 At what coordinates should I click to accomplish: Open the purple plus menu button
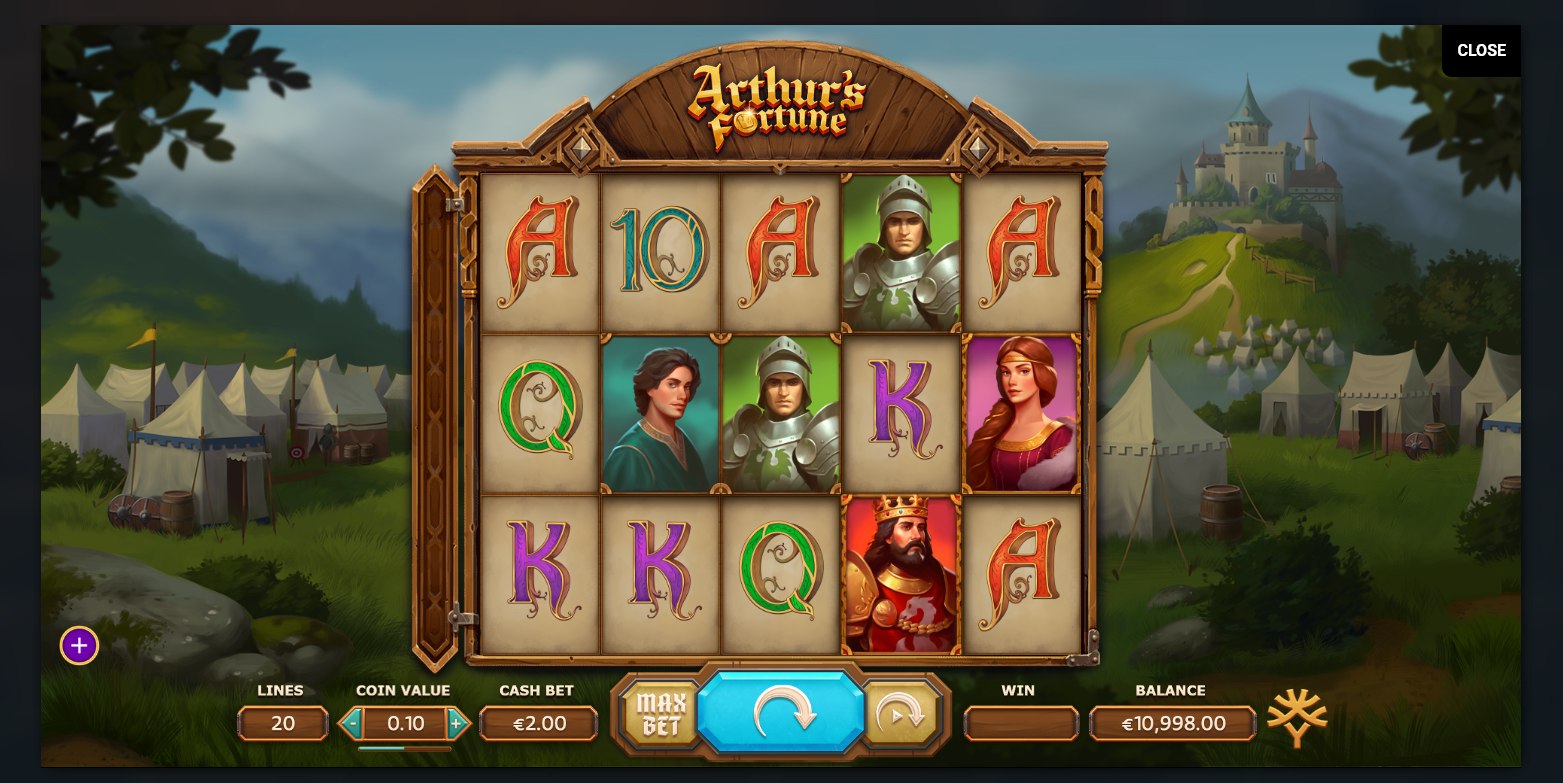click(x=79, y=646)
